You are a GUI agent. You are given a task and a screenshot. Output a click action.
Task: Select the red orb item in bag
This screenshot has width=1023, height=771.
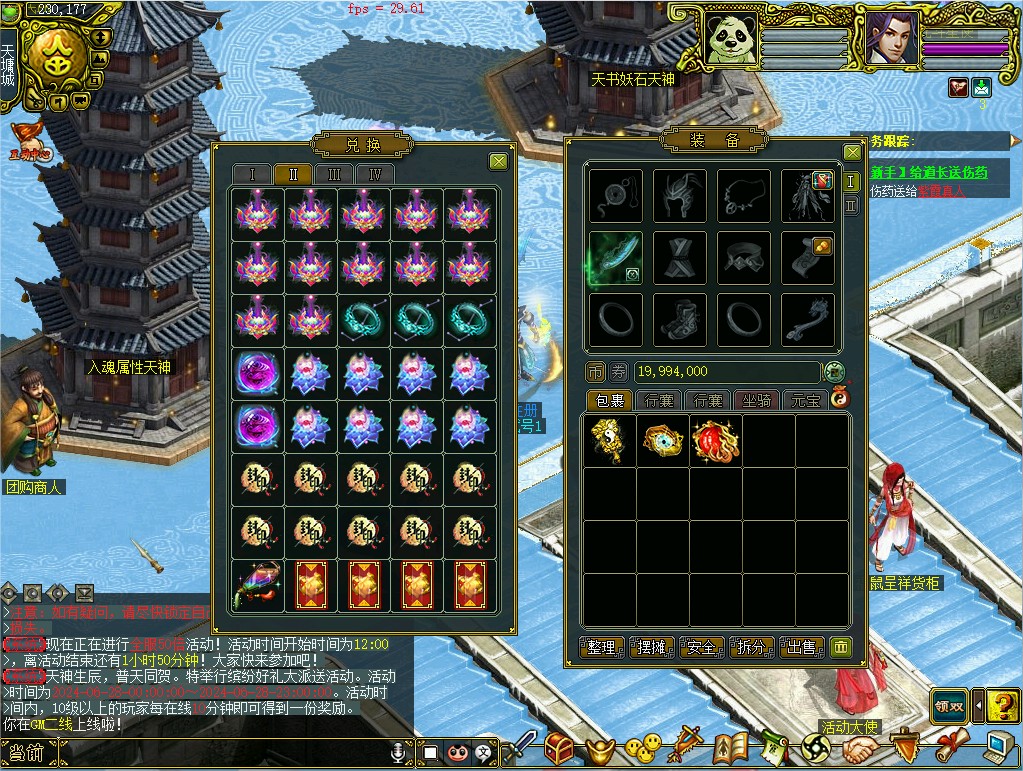point(716,440)
